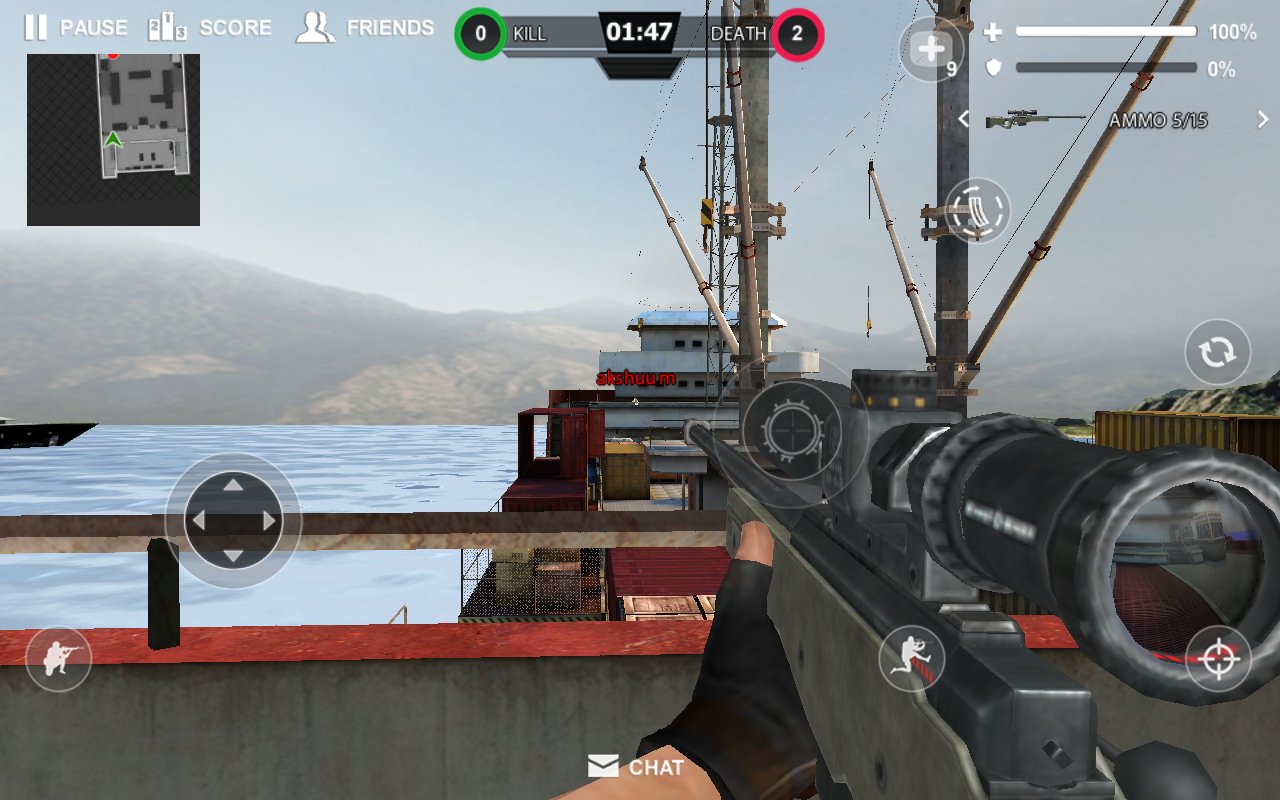Fire using the center crosshair button
Screen dimensions: 1280x800
(791, 431)
